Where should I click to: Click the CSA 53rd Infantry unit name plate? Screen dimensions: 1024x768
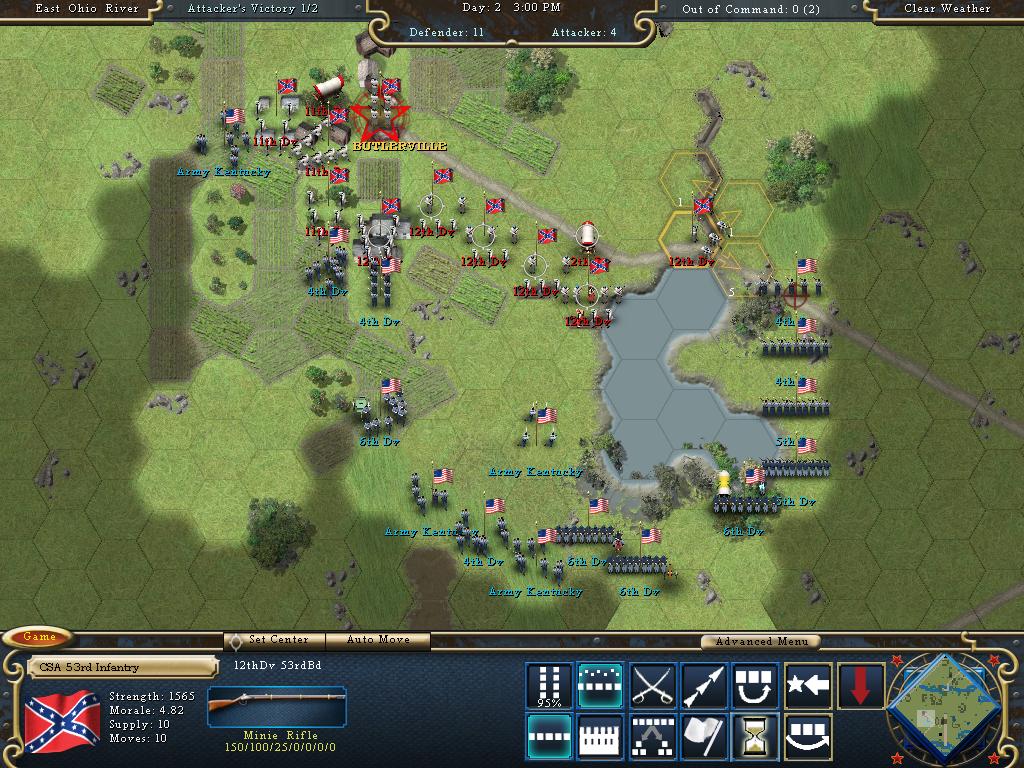point(122,667)
